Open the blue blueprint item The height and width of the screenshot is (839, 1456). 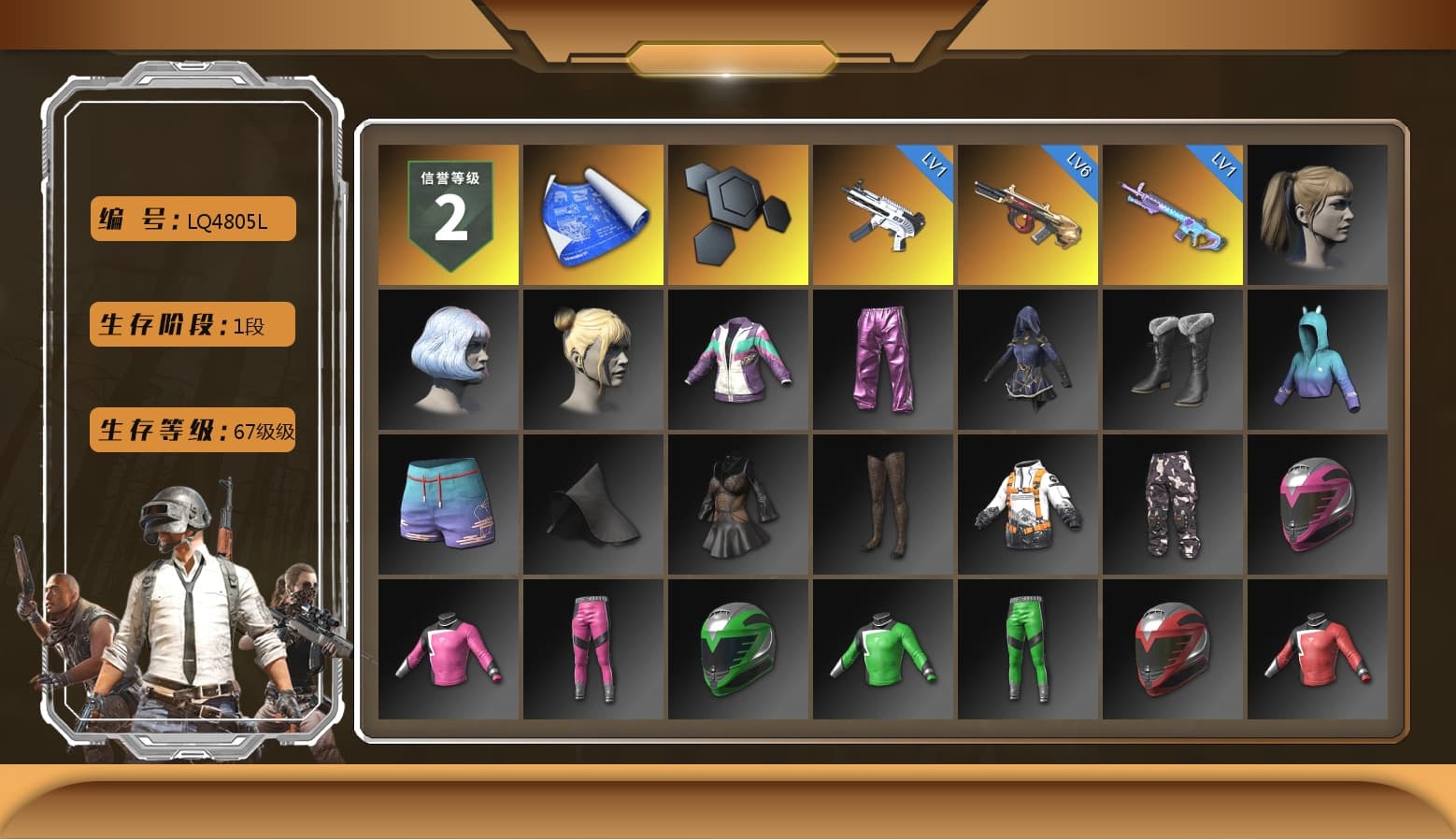[592, 213]
